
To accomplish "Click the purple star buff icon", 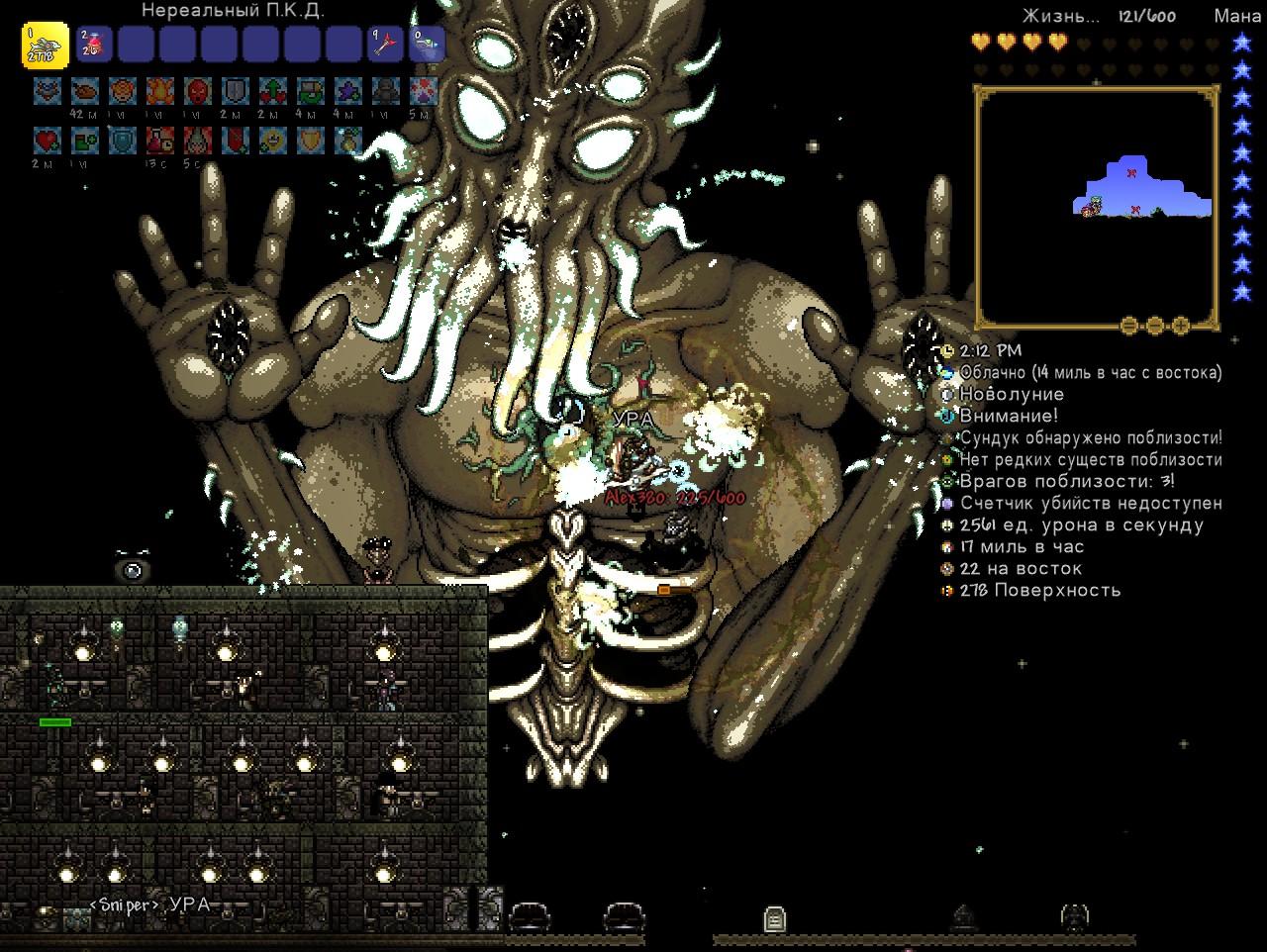I will click(348, 92).
